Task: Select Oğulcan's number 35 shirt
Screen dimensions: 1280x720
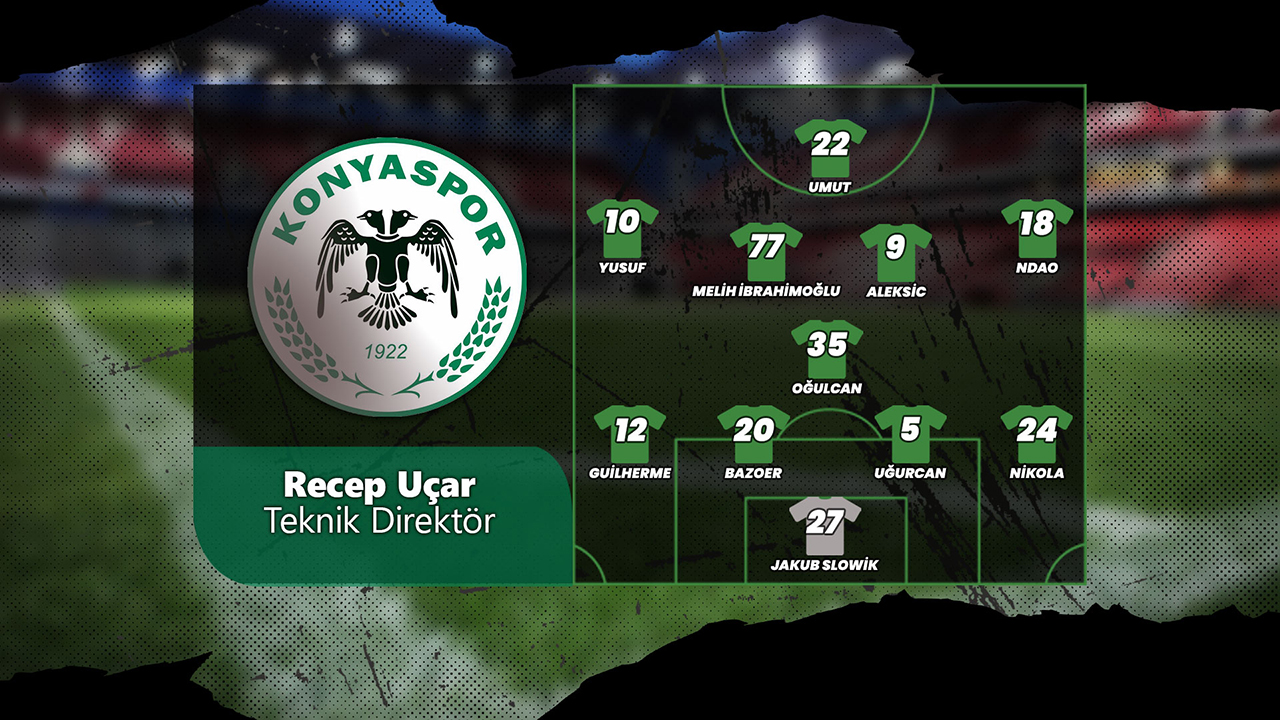Action: pyautogui.click(x=827, y=348)
